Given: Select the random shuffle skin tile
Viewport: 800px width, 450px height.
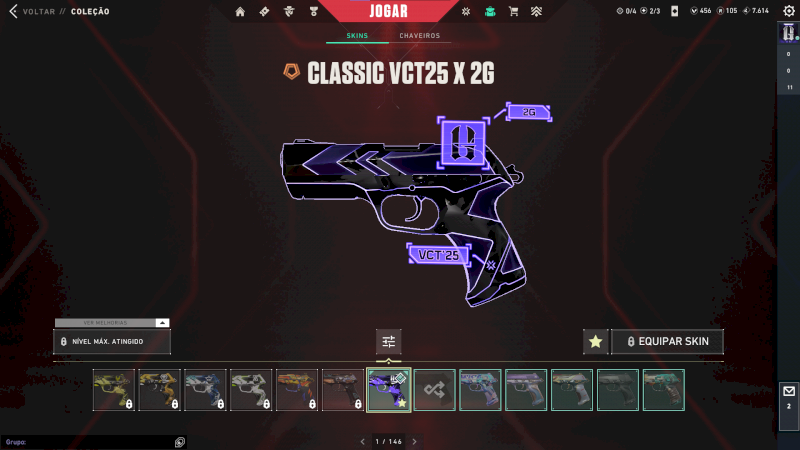Looking at the screenshot, I should (435, 390).
